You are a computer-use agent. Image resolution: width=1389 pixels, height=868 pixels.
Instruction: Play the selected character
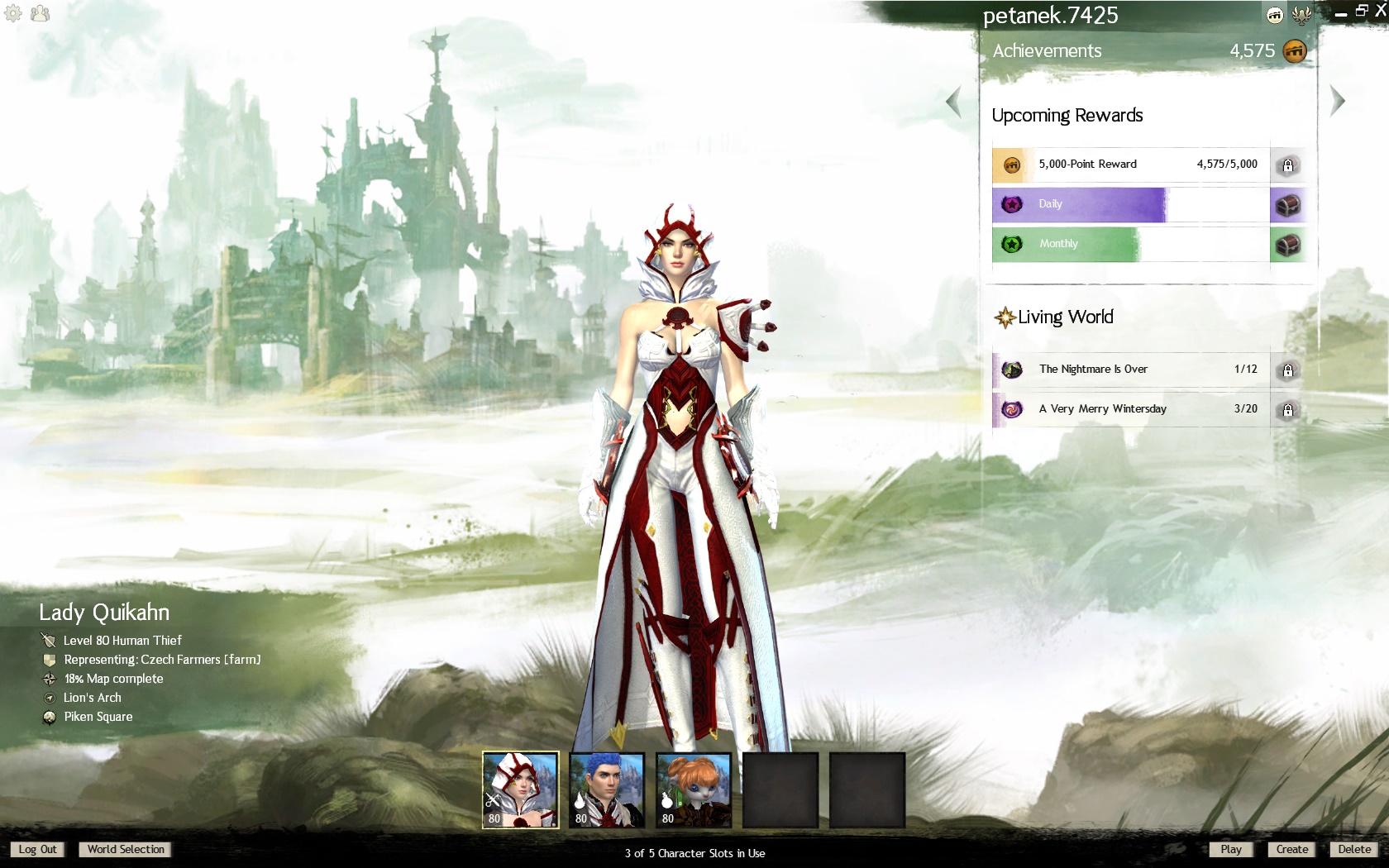pos(1230,849)
